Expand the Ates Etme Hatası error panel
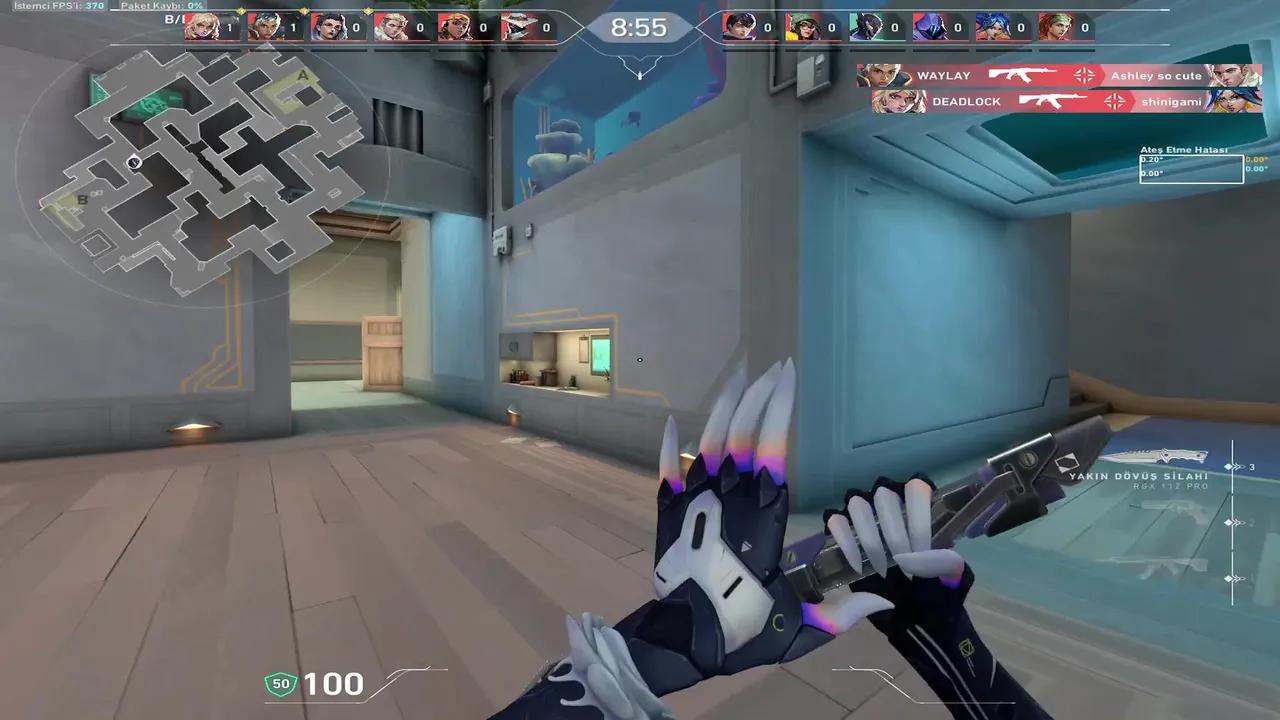The height and width of the screenshot is (720, 1280). tap(1191, 165)
